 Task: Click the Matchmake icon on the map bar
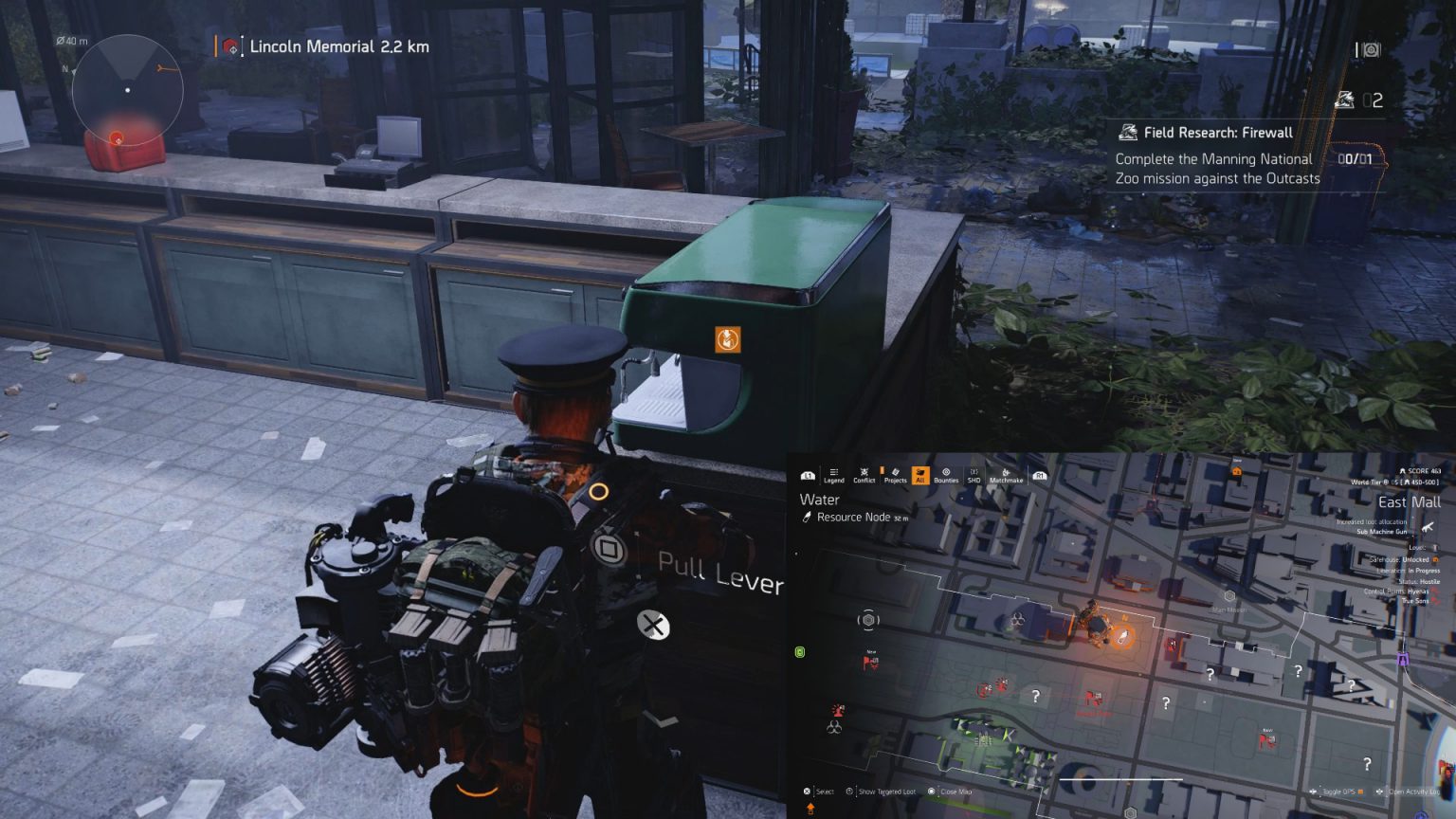[1006, 472]
